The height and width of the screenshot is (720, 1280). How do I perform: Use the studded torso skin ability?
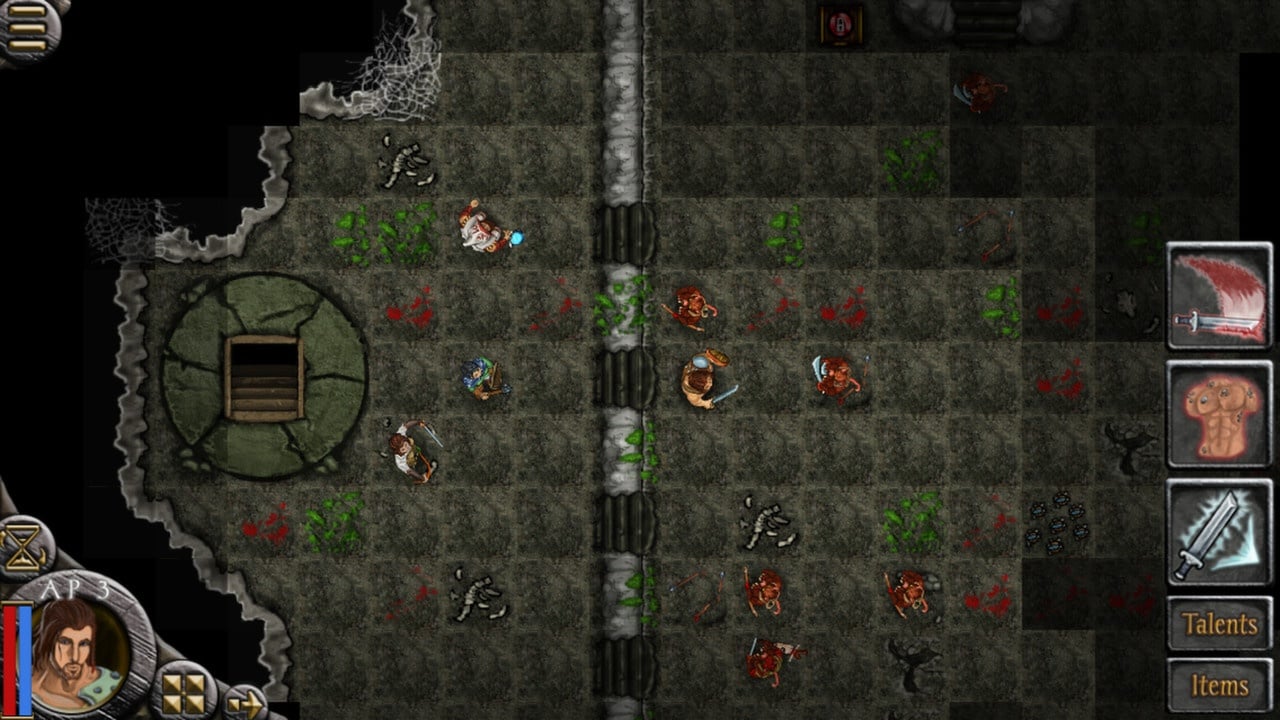1219,414
